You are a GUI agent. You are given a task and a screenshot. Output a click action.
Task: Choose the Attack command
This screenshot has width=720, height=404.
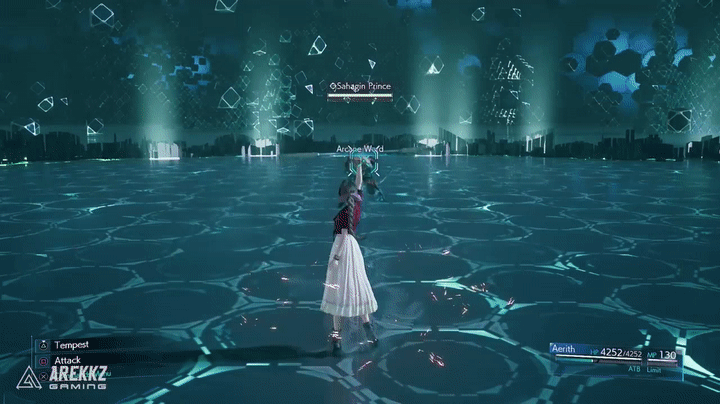click(68, 360)
